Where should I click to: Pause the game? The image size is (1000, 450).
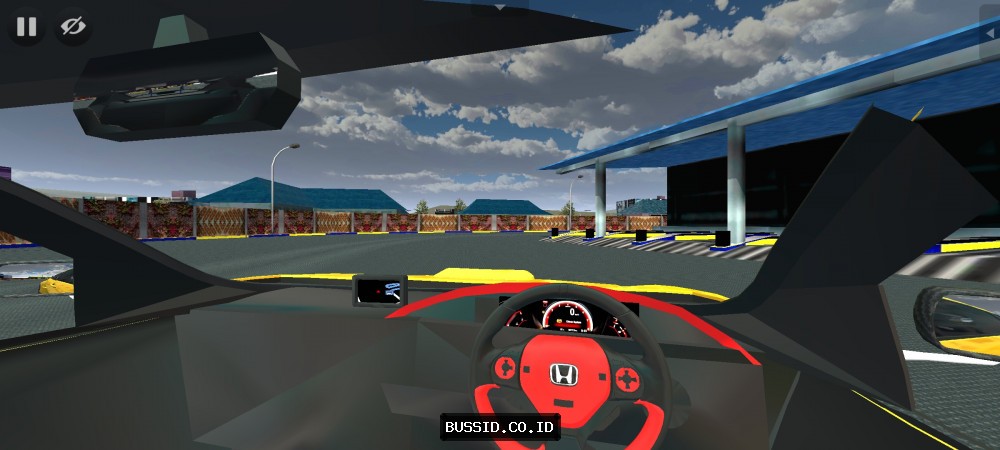click(x=27, y=27)
